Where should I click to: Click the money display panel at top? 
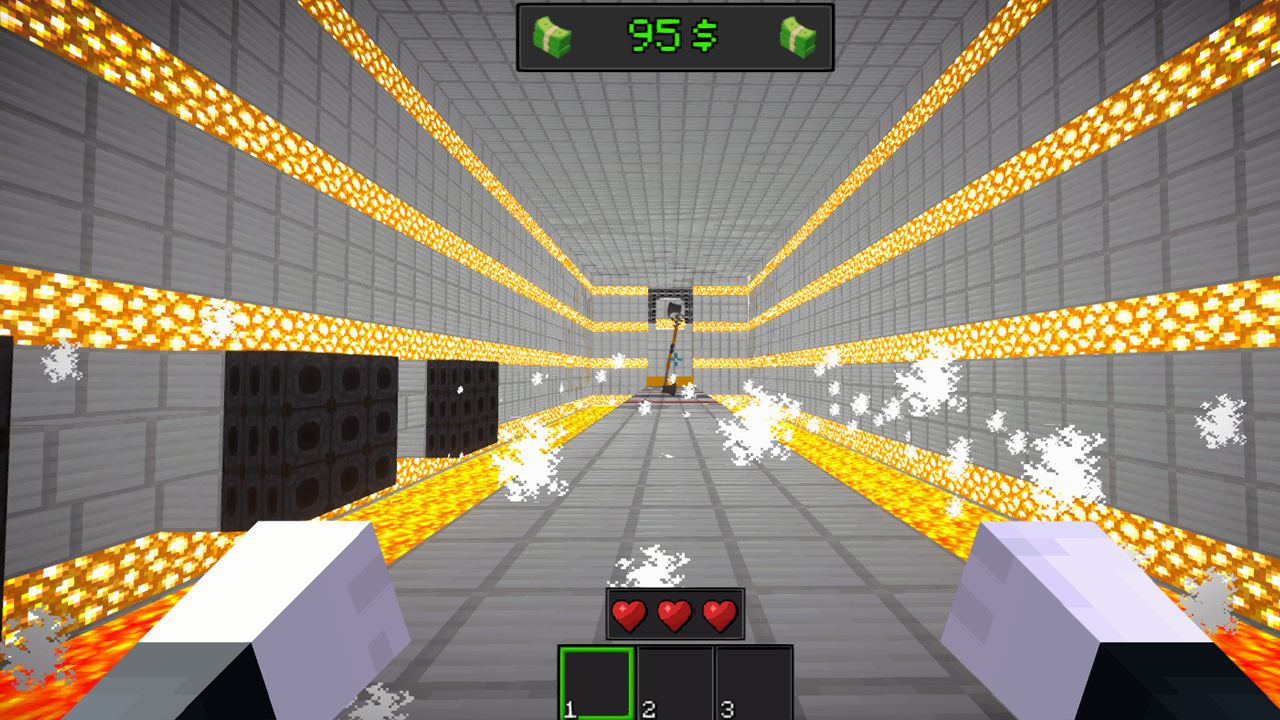[673, 38]
